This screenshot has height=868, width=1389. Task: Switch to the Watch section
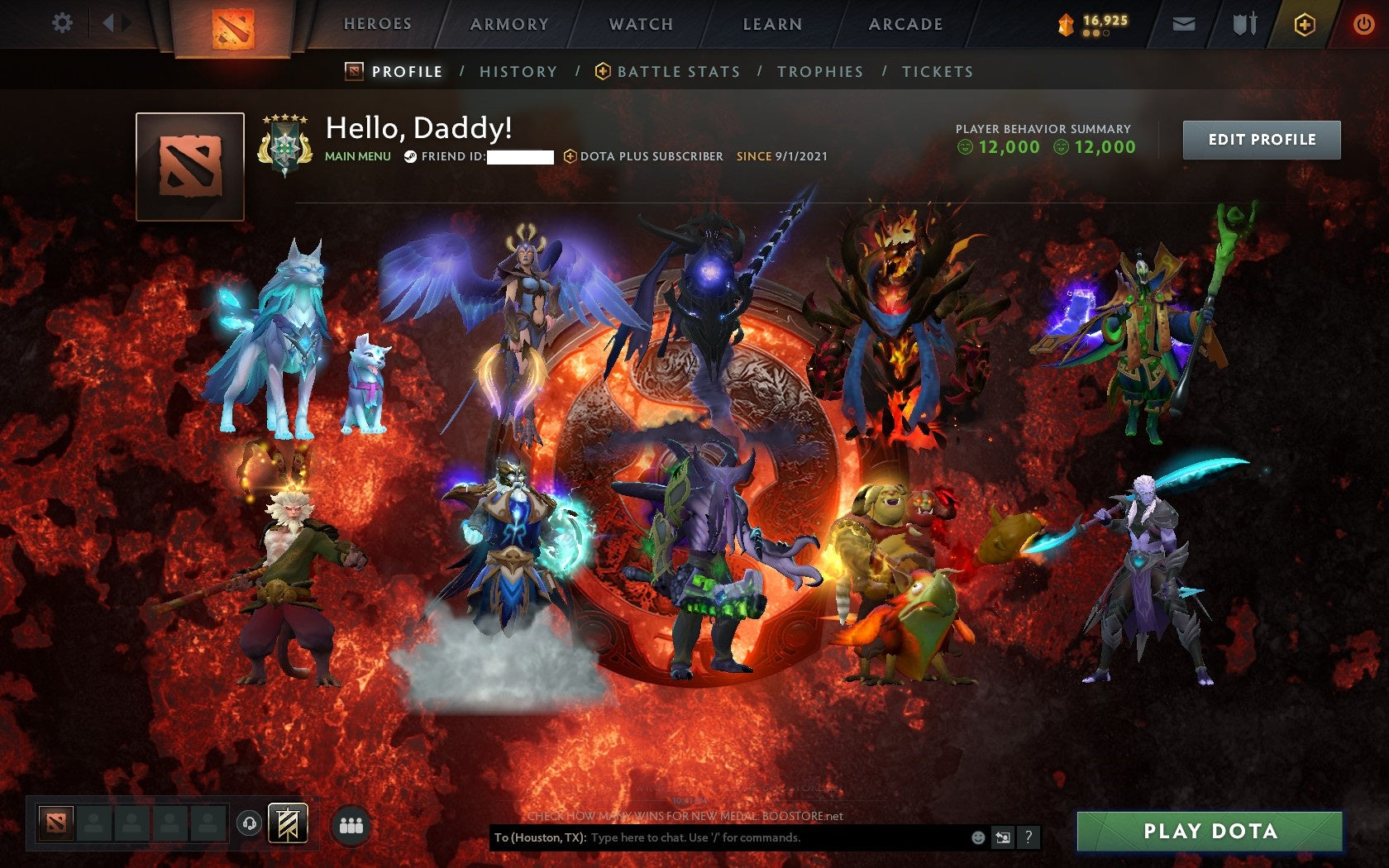[641, 24]
